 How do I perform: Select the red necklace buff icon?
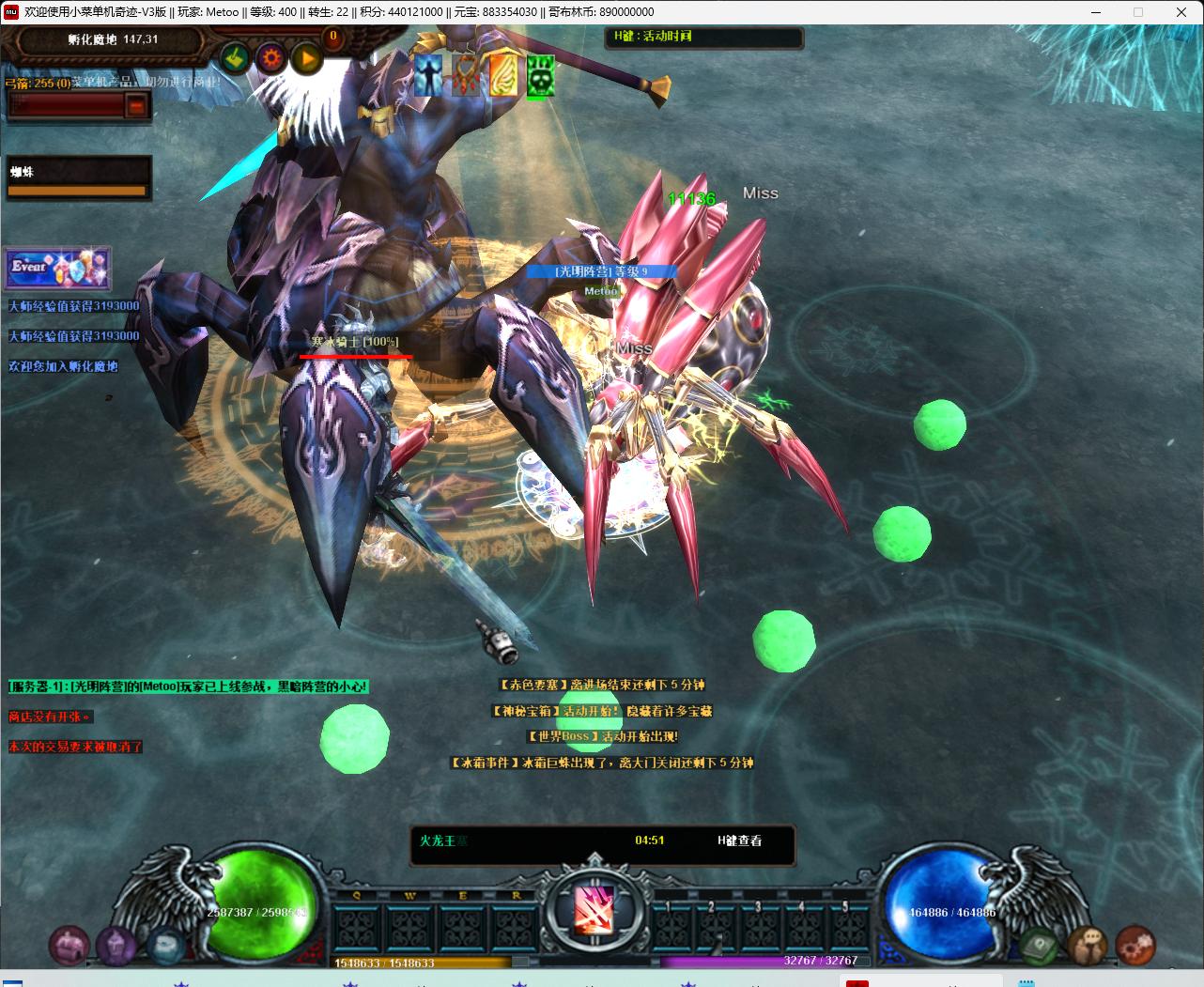tap(465, 75)
